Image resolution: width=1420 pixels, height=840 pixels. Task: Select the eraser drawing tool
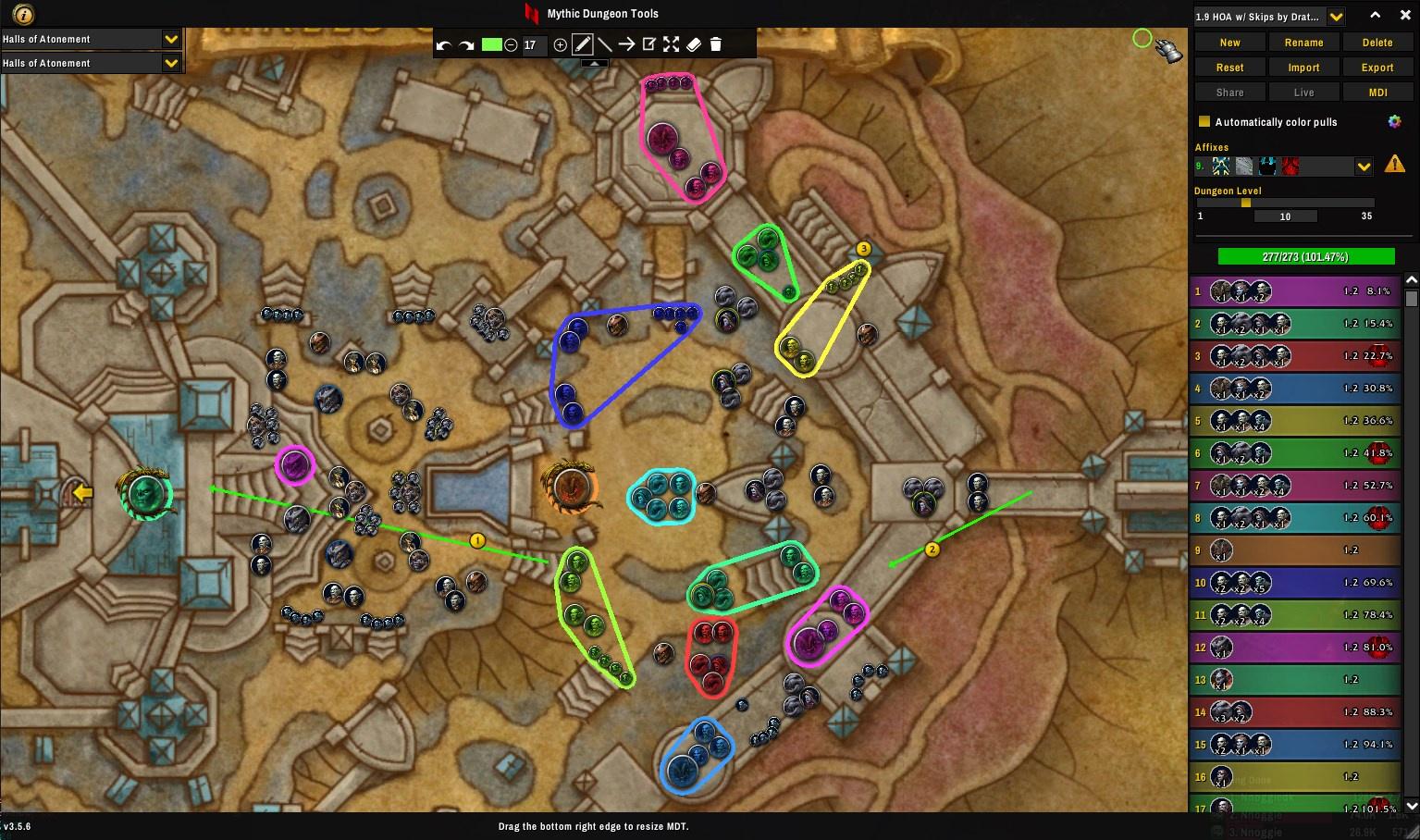[694, 44]
